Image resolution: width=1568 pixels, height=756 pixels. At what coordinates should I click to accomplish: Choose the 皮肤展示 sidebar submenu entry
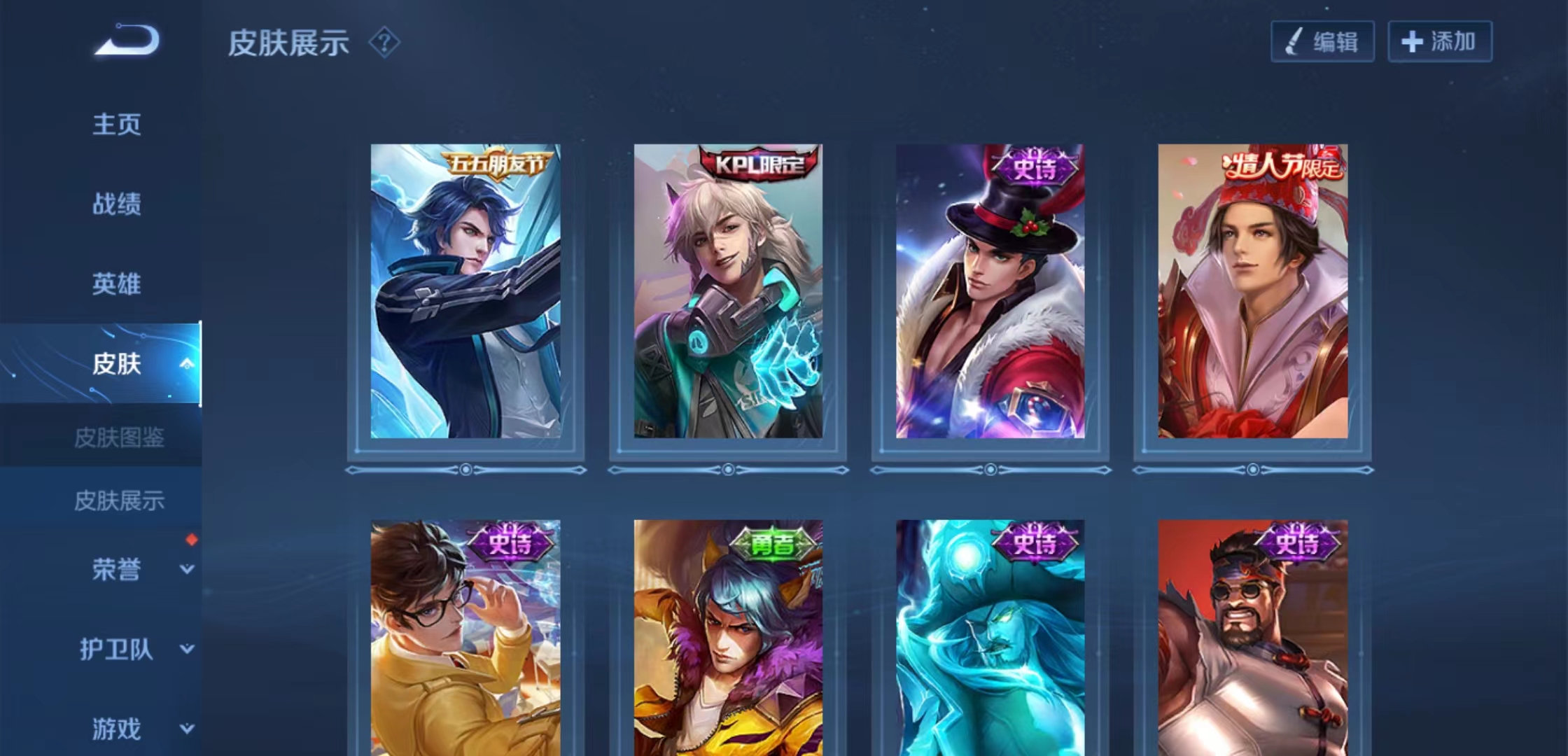pyautogui.click(x=119, y=501)
